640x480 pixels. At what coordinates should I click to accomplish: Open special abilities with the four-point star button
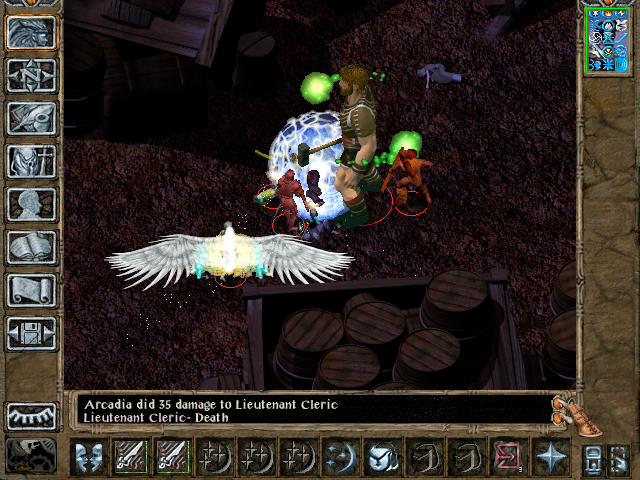point(550,457)
